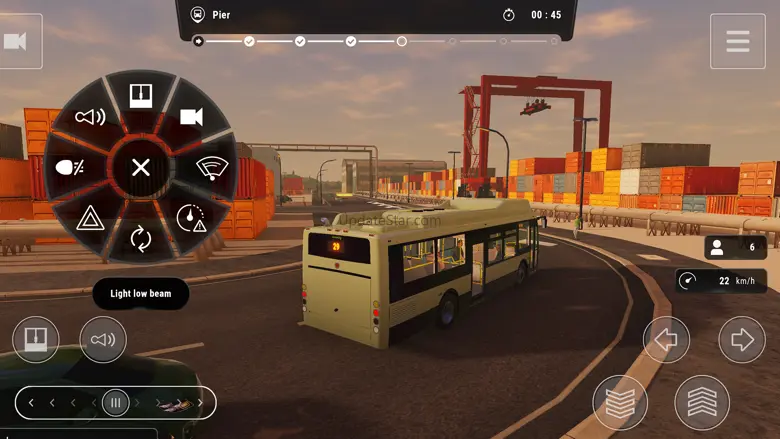Toggle the speed limiter gauge option
Image resolution: width=780 pixels, height=439 pixels.
pyautogui.click(x=191, y=217)
